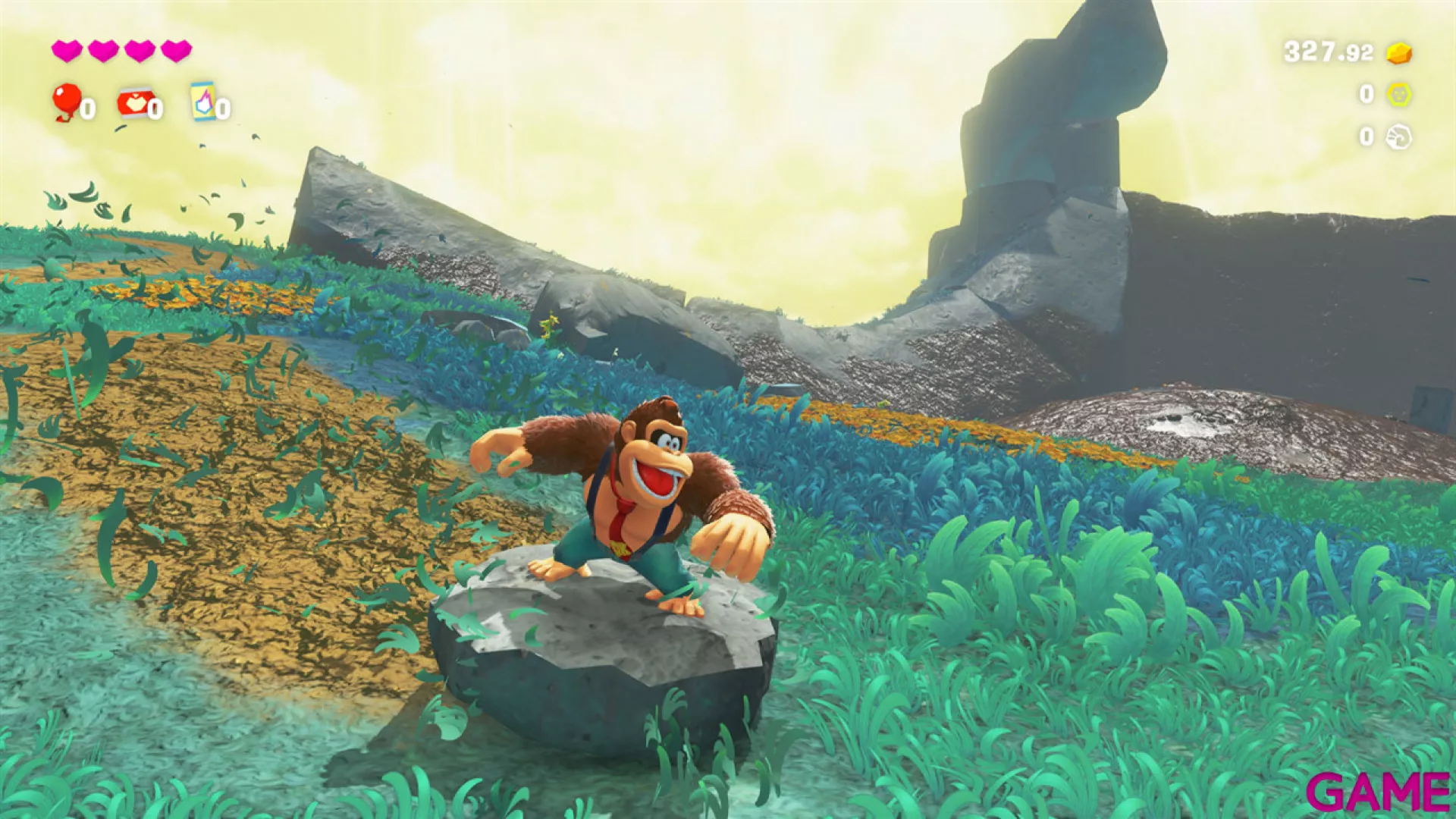Click the pink GAME watermark logo
This screenshot has height=819, width=1456.
pos(1377,792)
